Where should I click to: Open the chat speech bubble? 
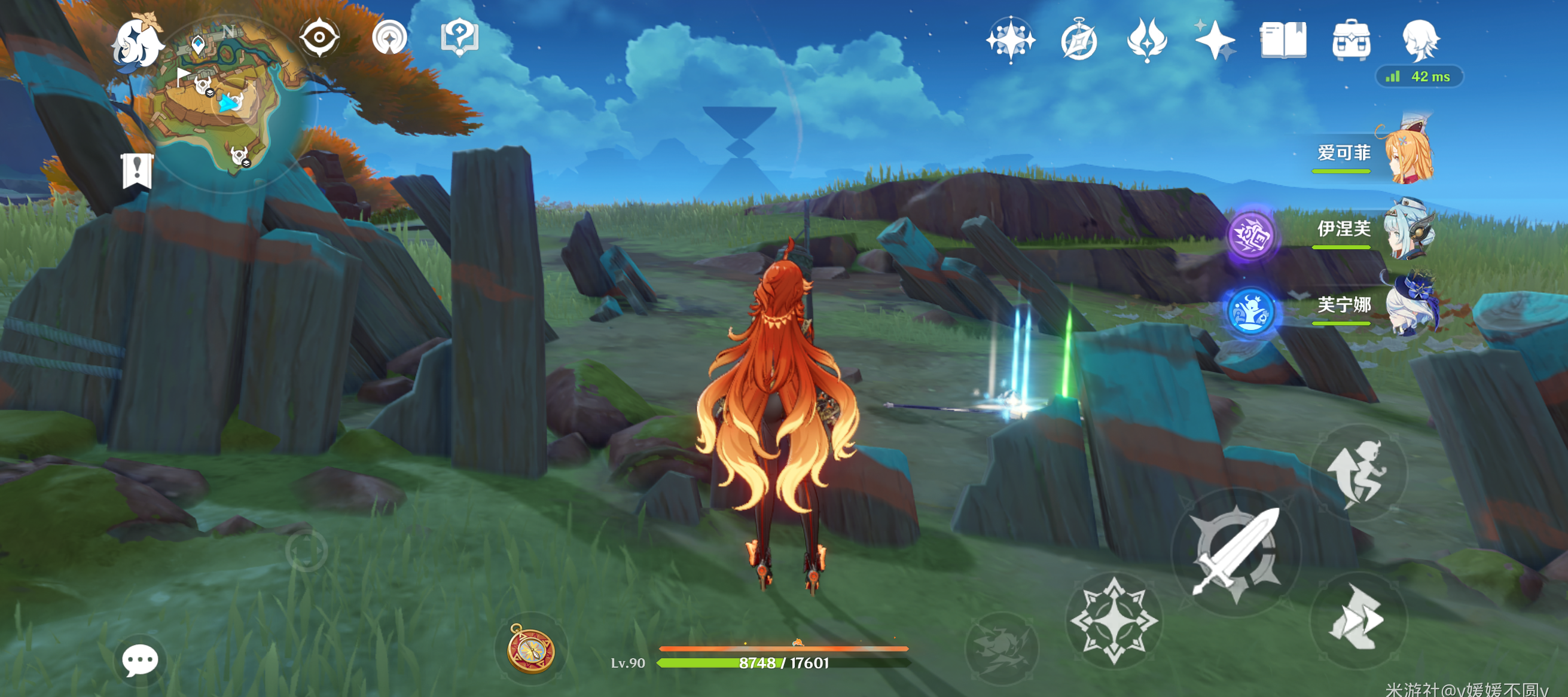pyautogui.click(x=140, y=660)
